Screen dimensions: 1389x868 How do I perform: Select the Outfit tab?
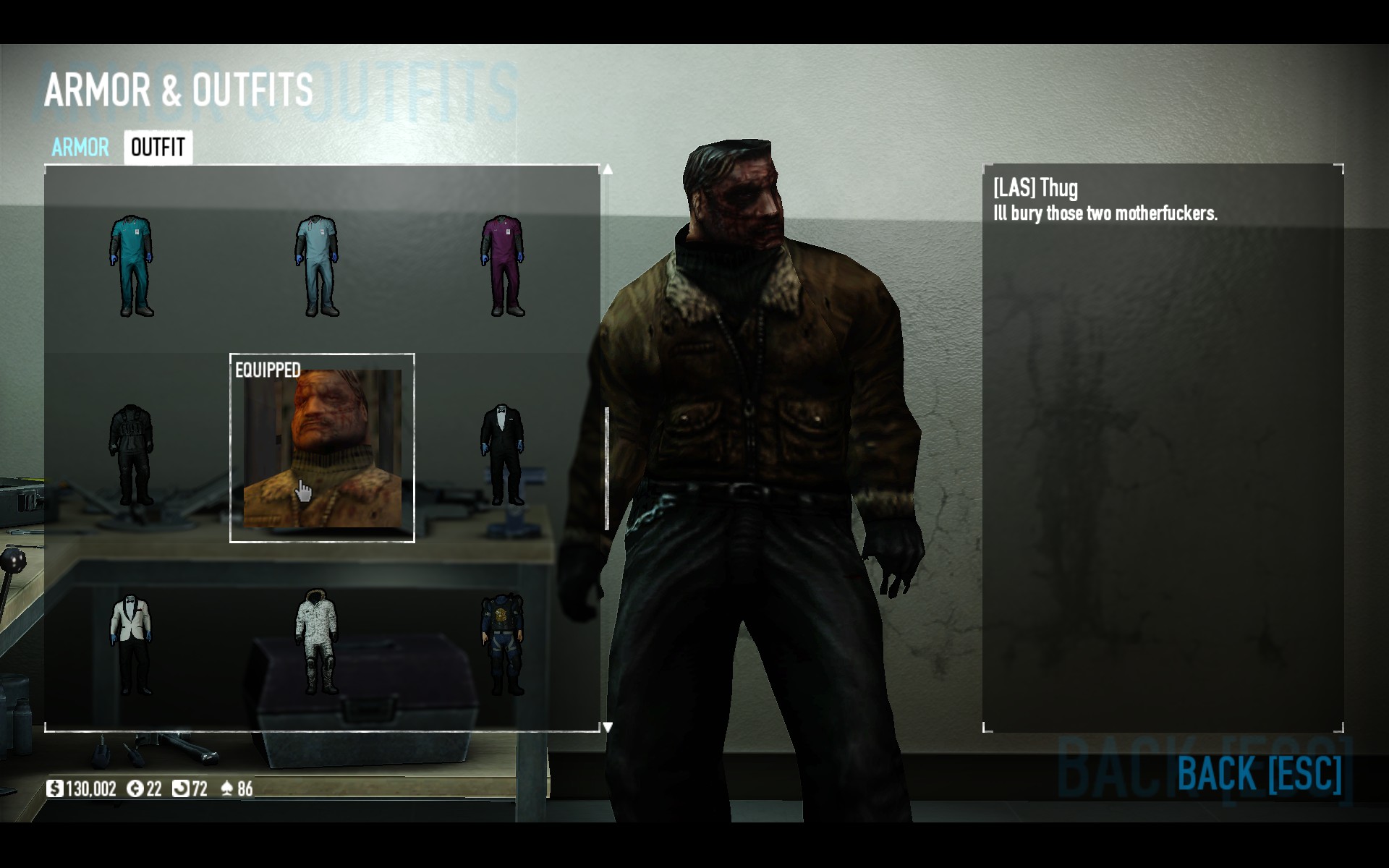click(158, 148)
